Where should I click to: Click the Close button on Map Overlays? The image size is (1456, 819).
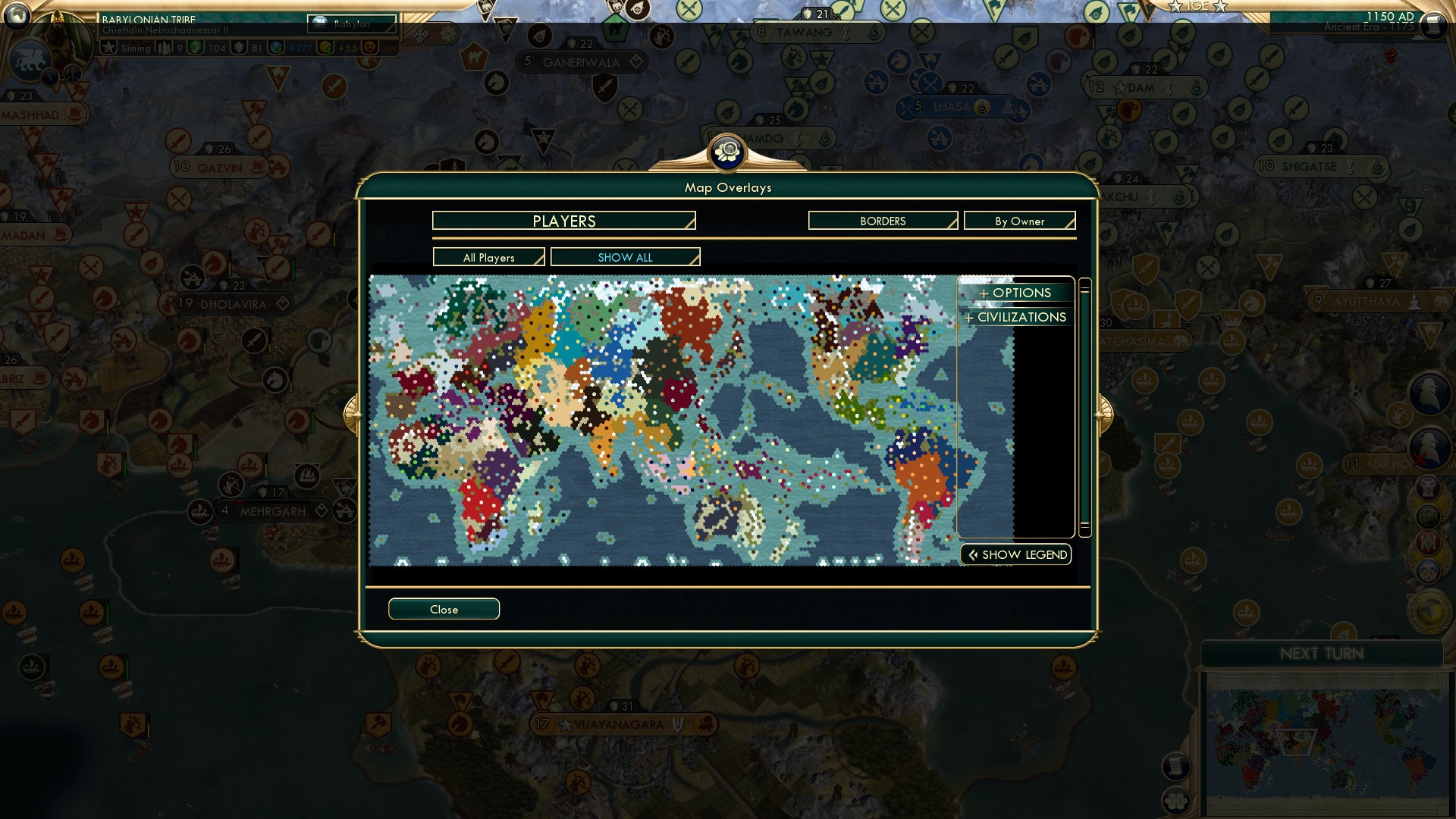pyautogui.click(x=444, y=608)
